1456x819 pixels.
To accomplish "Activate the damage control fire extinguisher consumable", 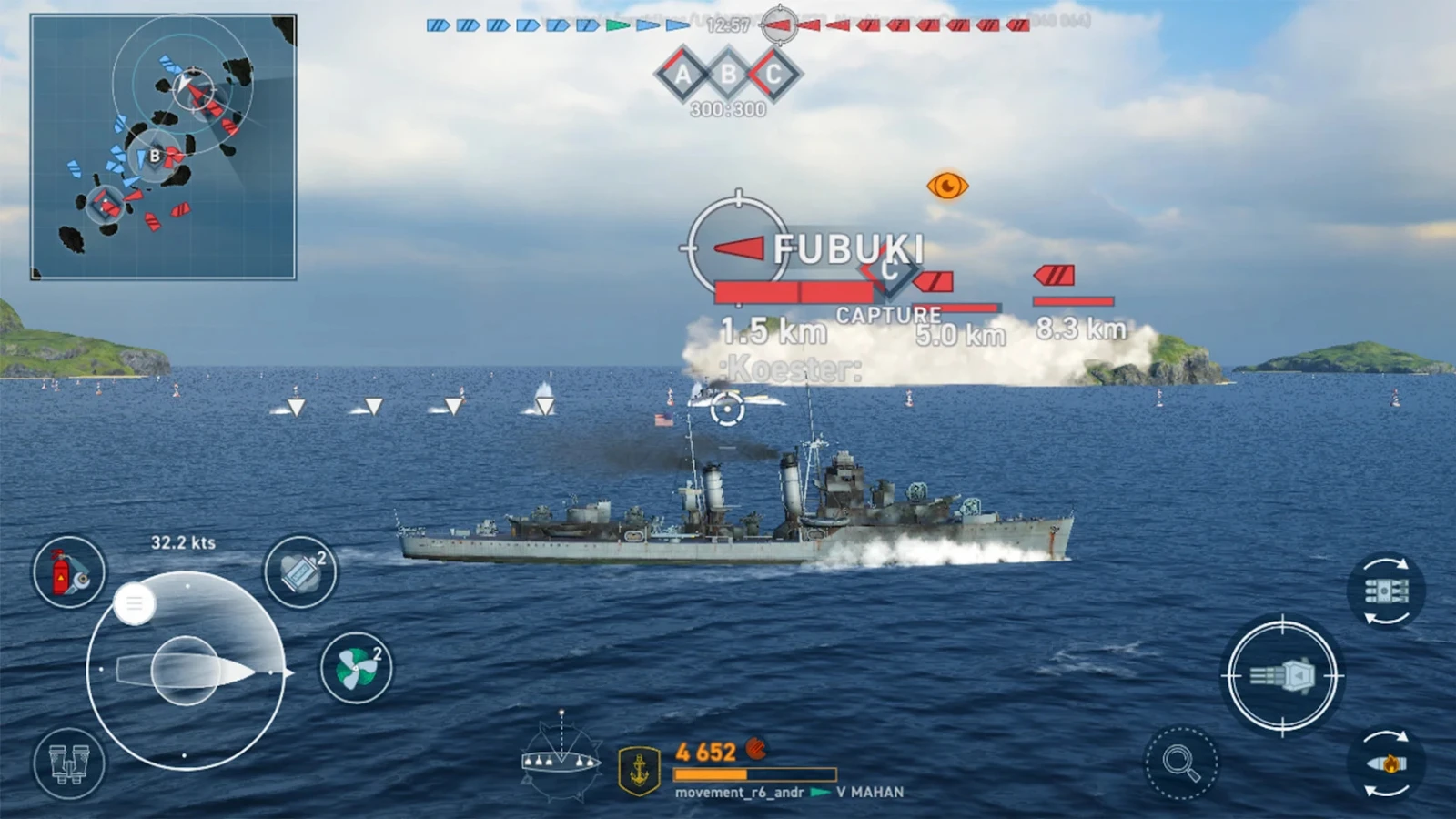I will pos(68,571).
